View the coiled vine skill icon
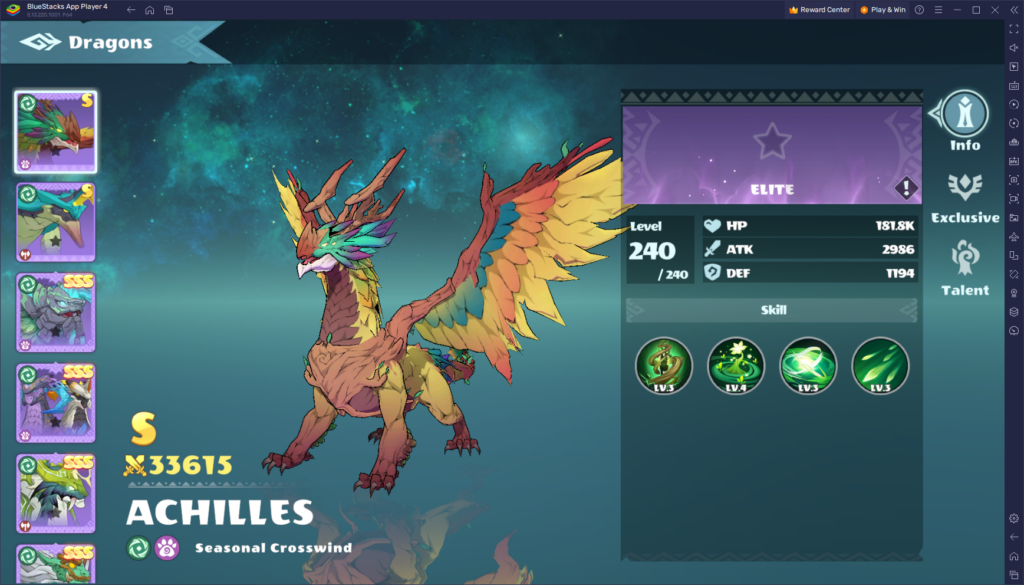1024x585 pixels. 664,365
